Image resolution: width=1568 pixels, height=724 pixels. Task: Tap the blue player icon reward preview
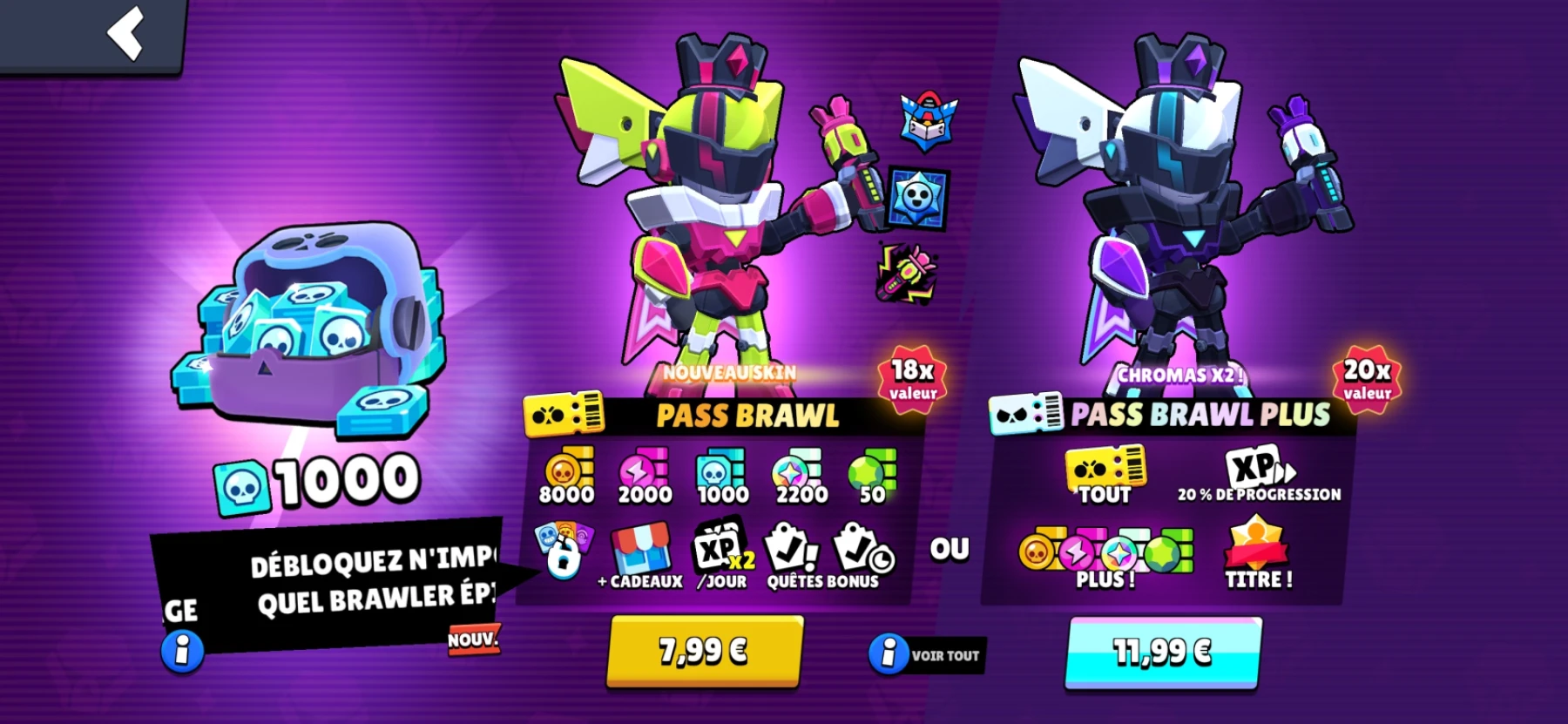pyautogui.click(x=917, y=196)
